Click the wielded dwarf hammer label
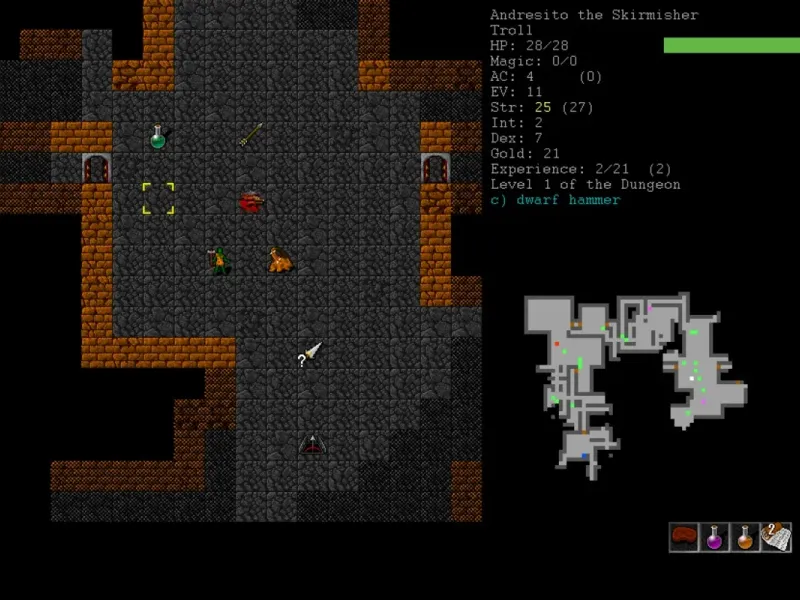Screen dimensions: 800x600 click(x=555, y=200)
